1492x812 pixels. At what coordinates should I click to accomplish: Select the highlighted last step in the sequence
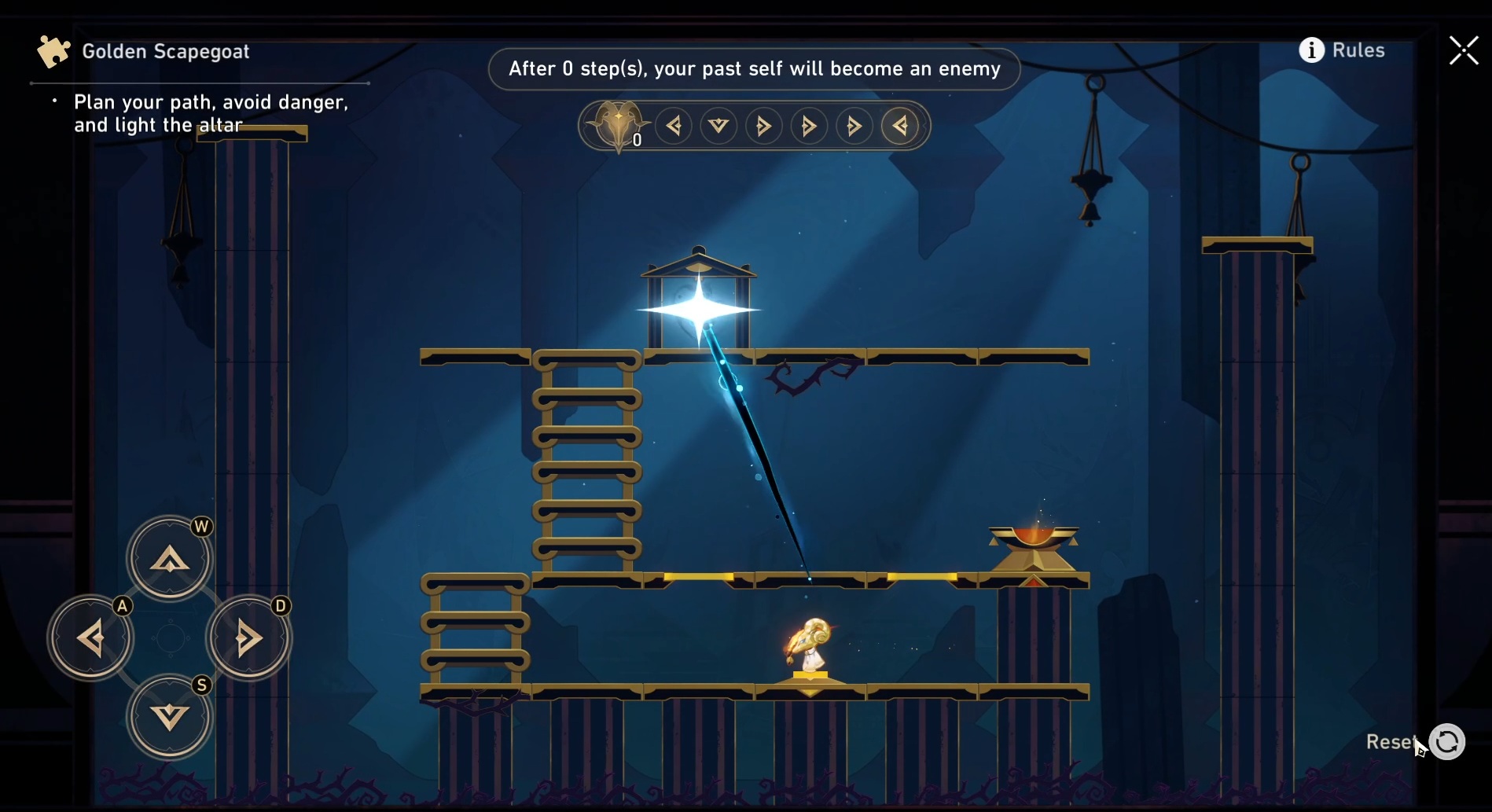(x=900, y=126)
